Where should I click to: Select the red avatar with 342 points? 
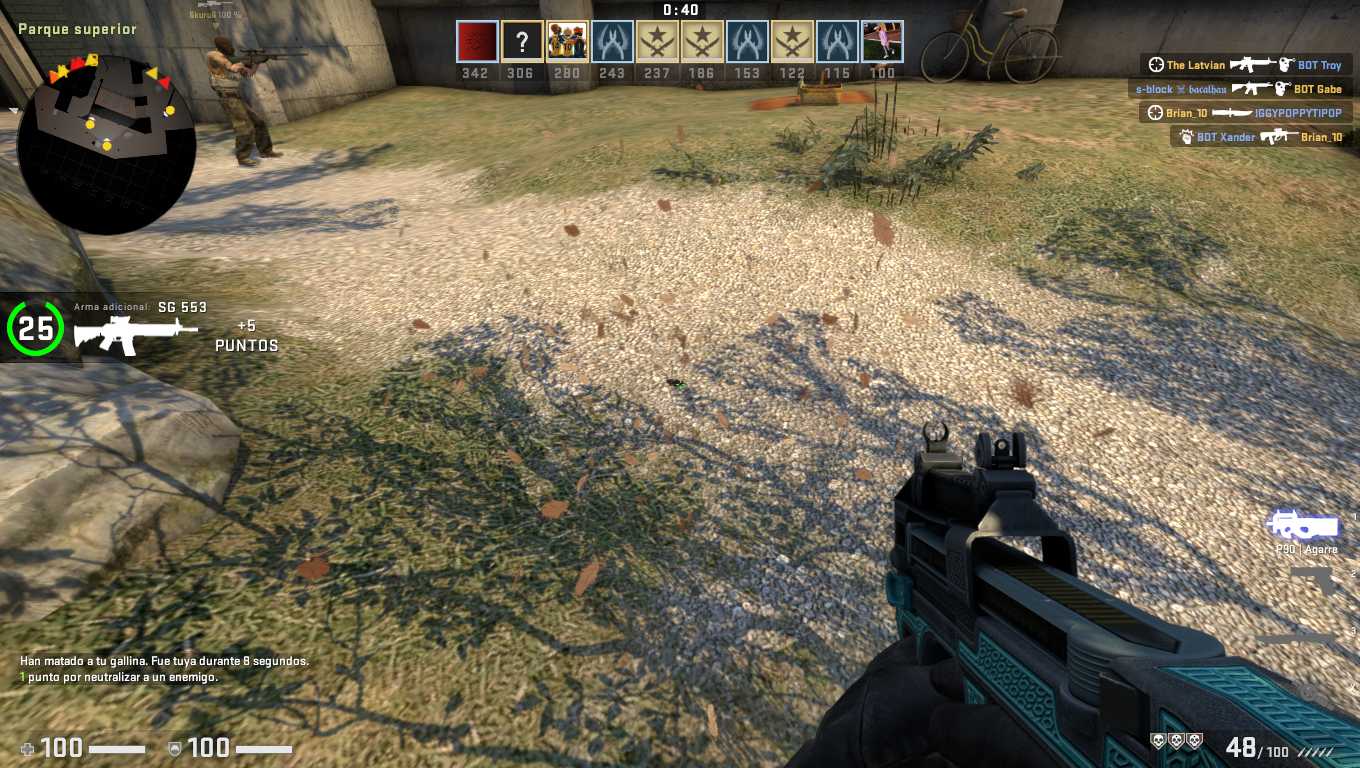pyautogui.click(x=476, y=42)
